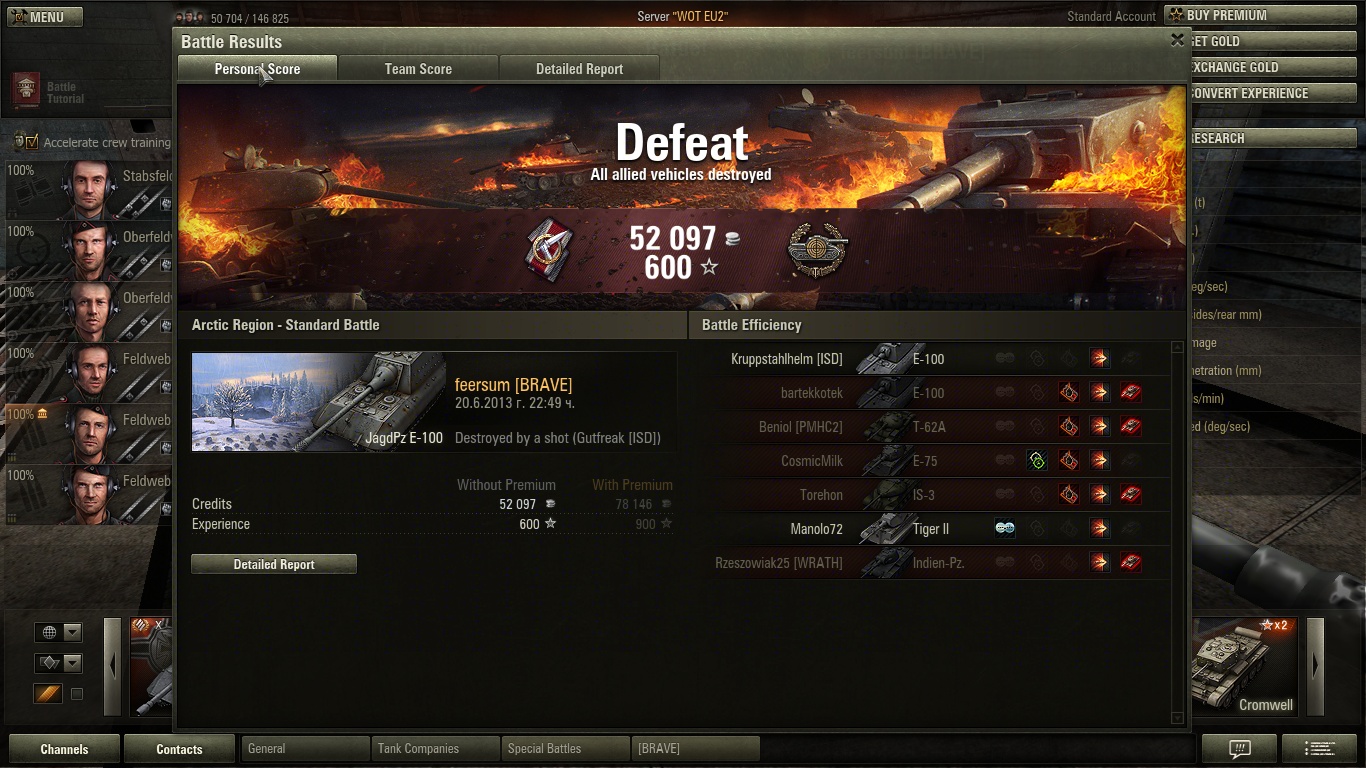Select the Tank Companies chat tab
The image size is (1366, 768).
coord(435,748)
